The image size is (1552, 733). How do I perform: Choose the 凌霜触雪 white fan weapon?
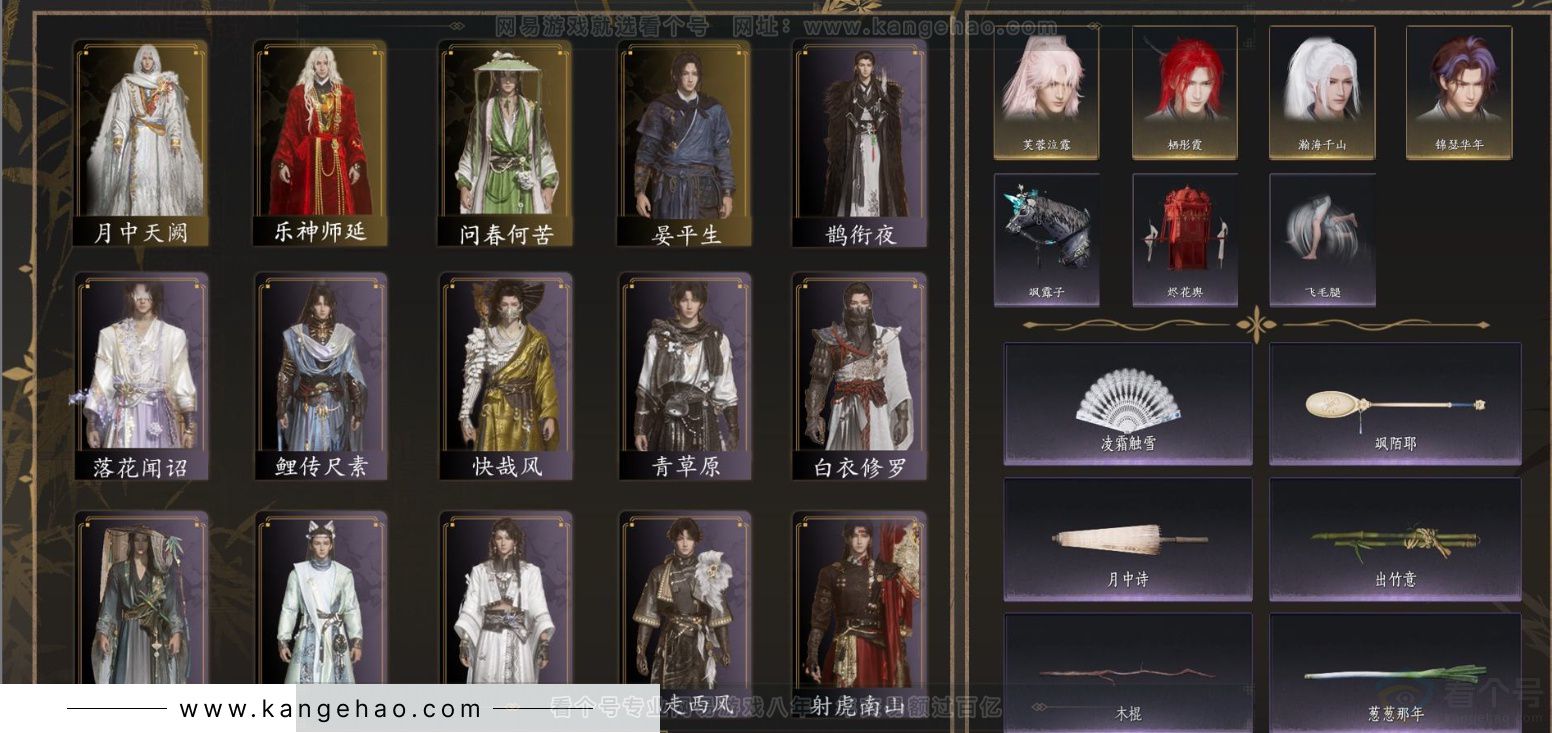[1128, 404]
